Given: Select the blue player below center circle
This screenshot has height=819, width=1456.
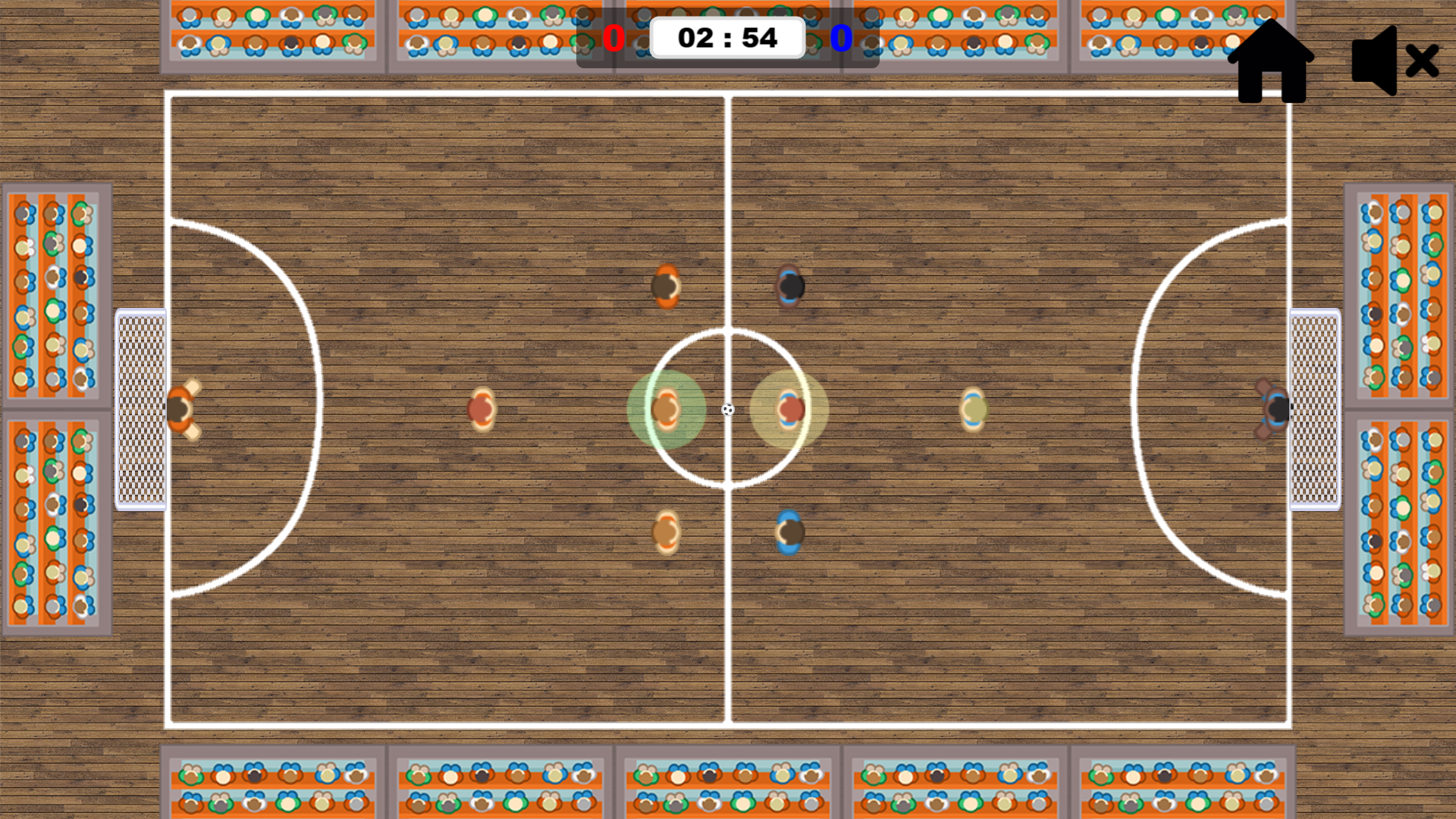Looking at the screenshot, I should tap(789, 531).
